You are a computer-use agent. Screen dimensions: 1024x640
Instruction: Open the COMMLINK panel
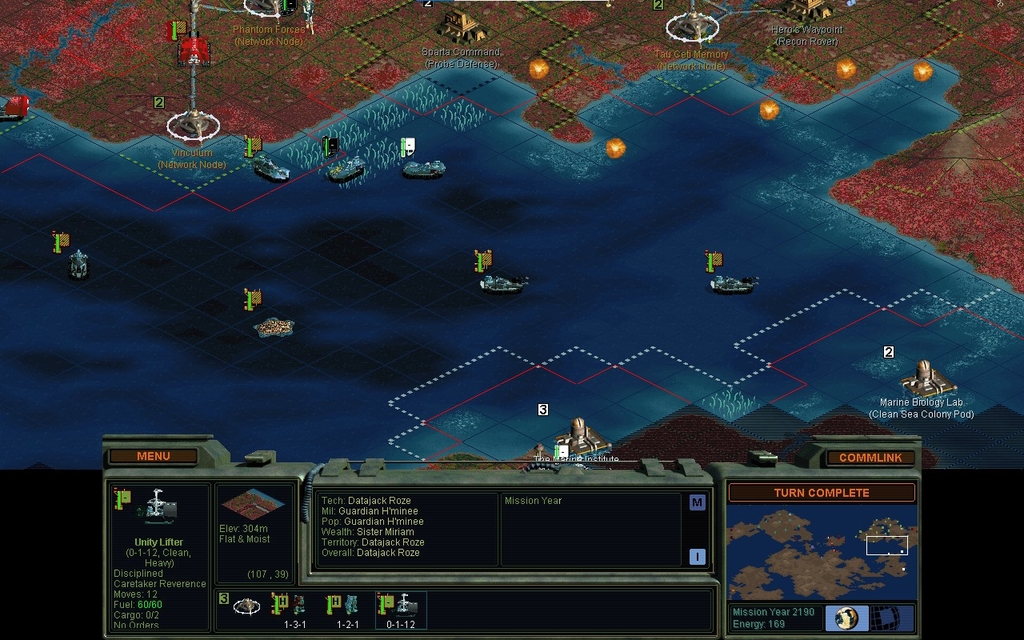point(870,457)
